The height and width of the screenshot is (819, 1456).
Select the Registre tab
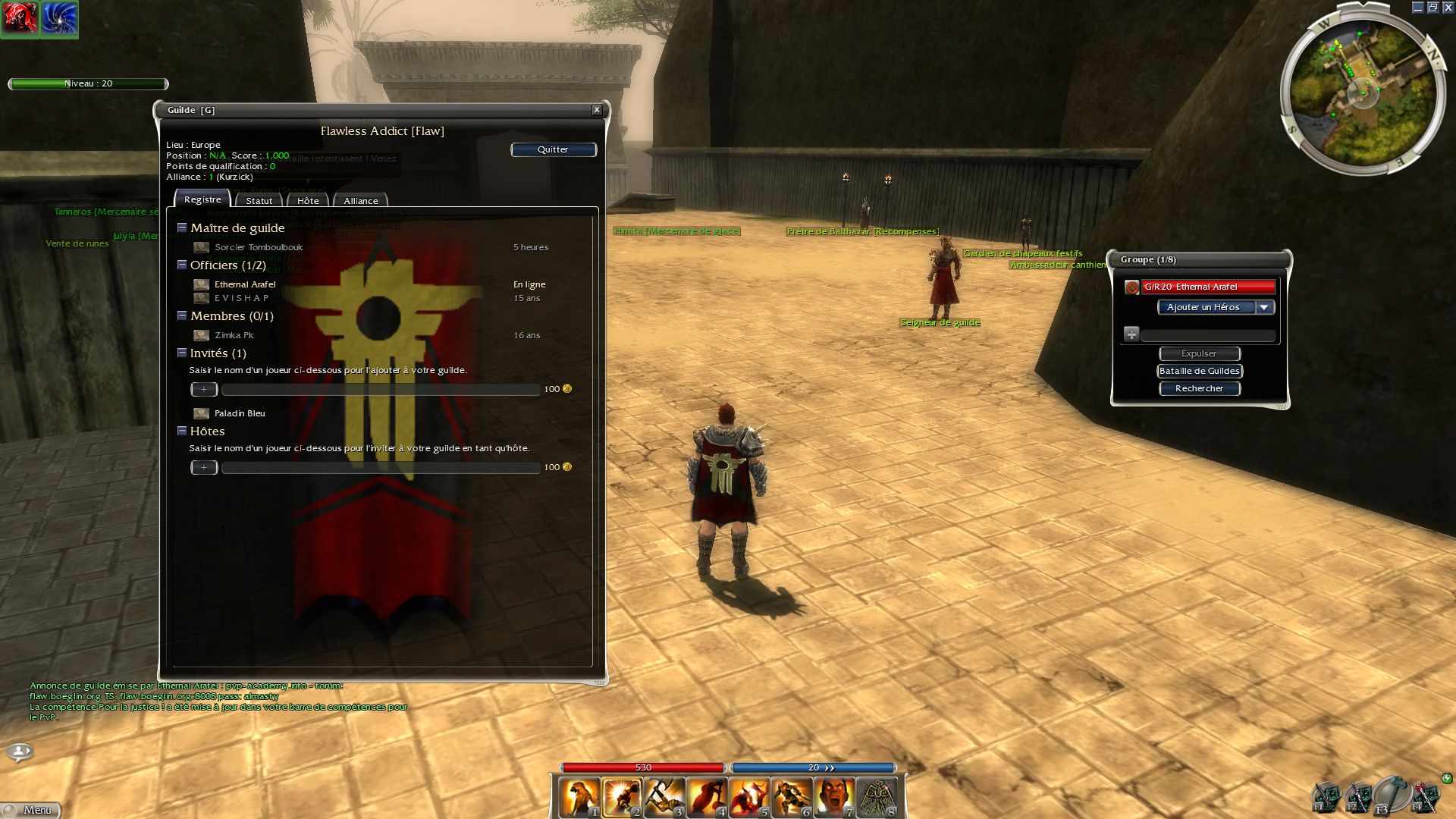(202, 199)
